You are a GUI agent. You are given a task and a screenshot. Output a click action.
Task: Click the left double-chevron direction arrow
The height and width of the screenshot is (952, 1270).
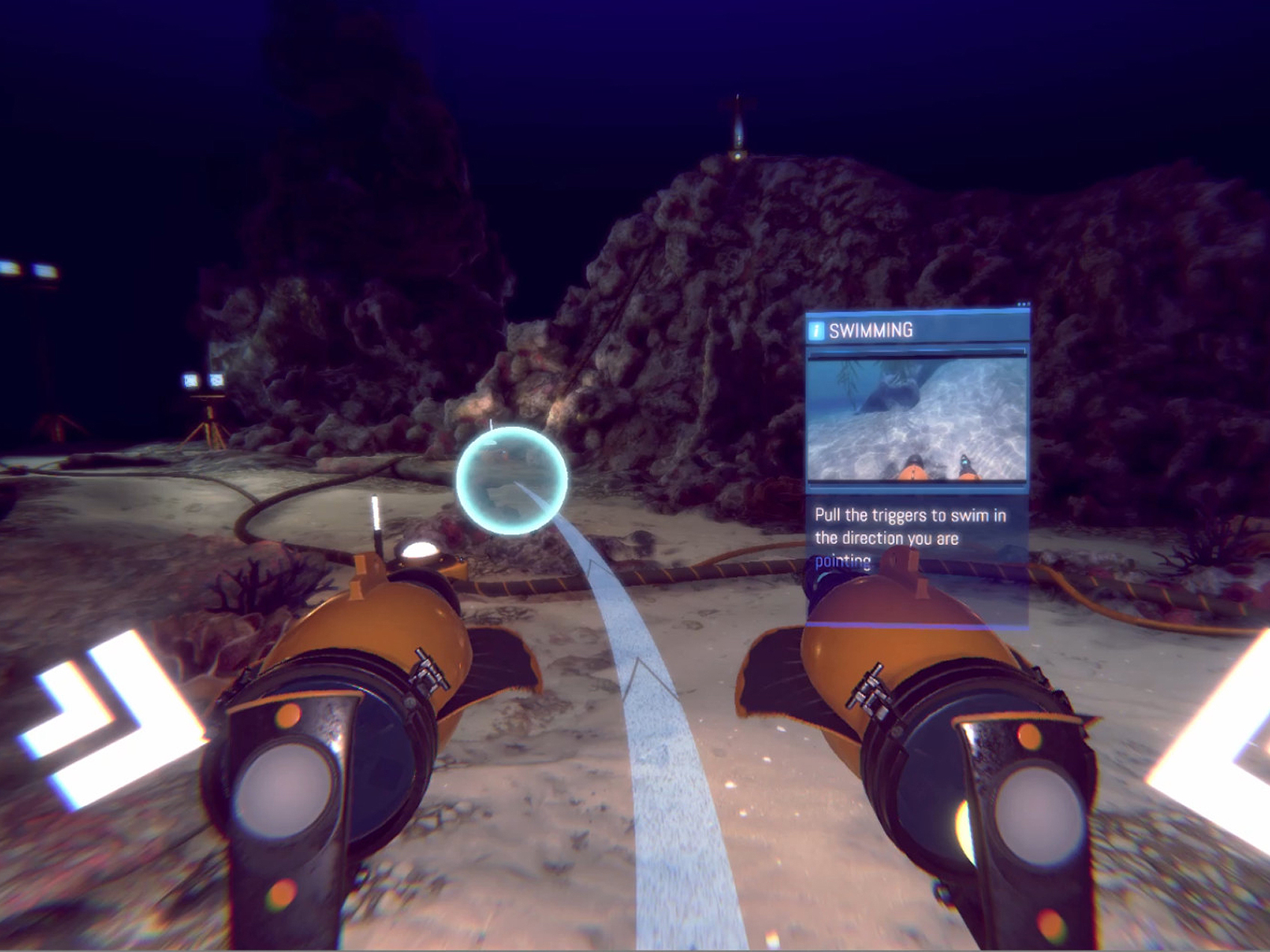(x=112, y=717)
